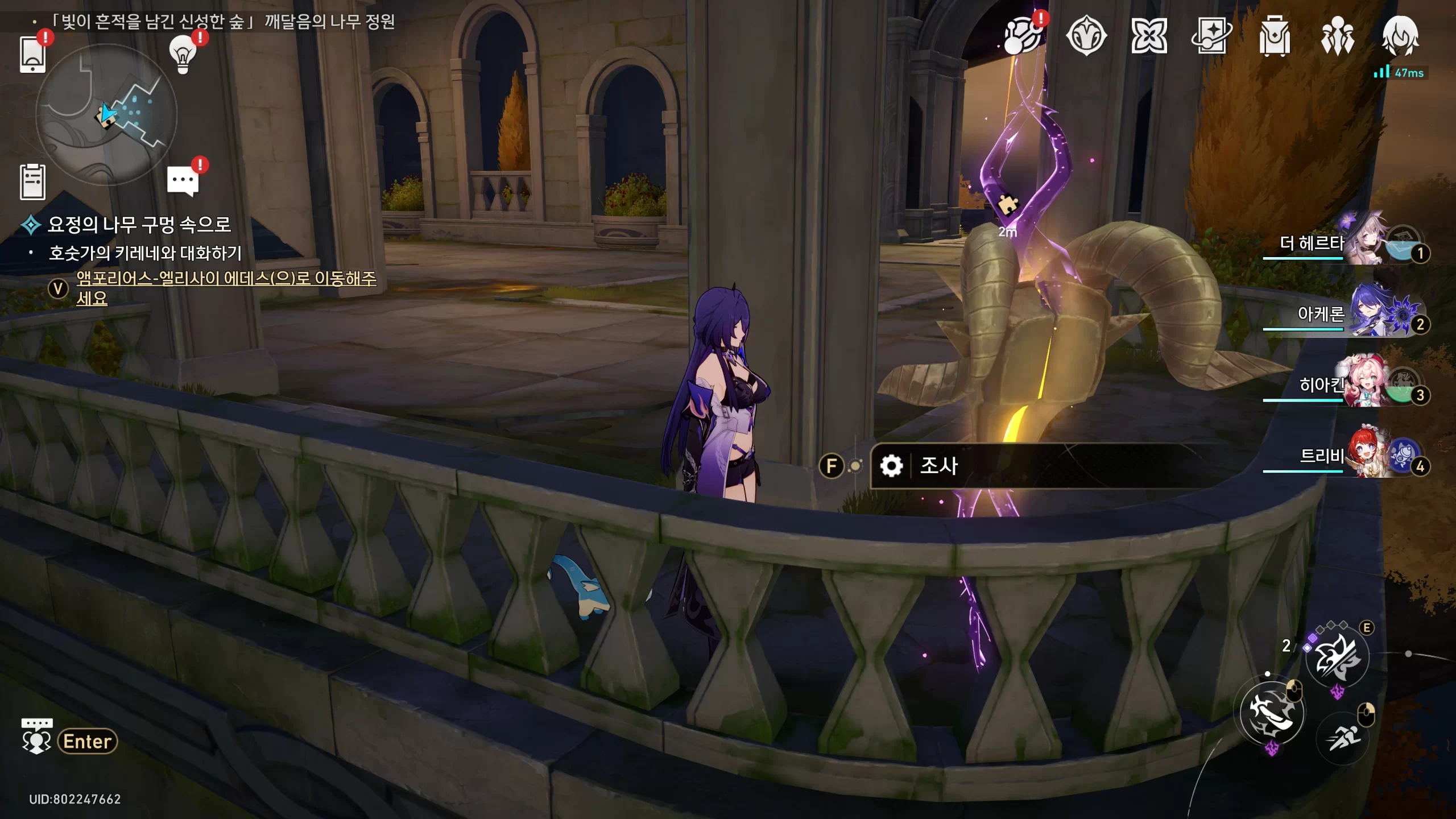The image size is (1456, 819).
Task: Click the circular minimap
Action: pos(106,114)
